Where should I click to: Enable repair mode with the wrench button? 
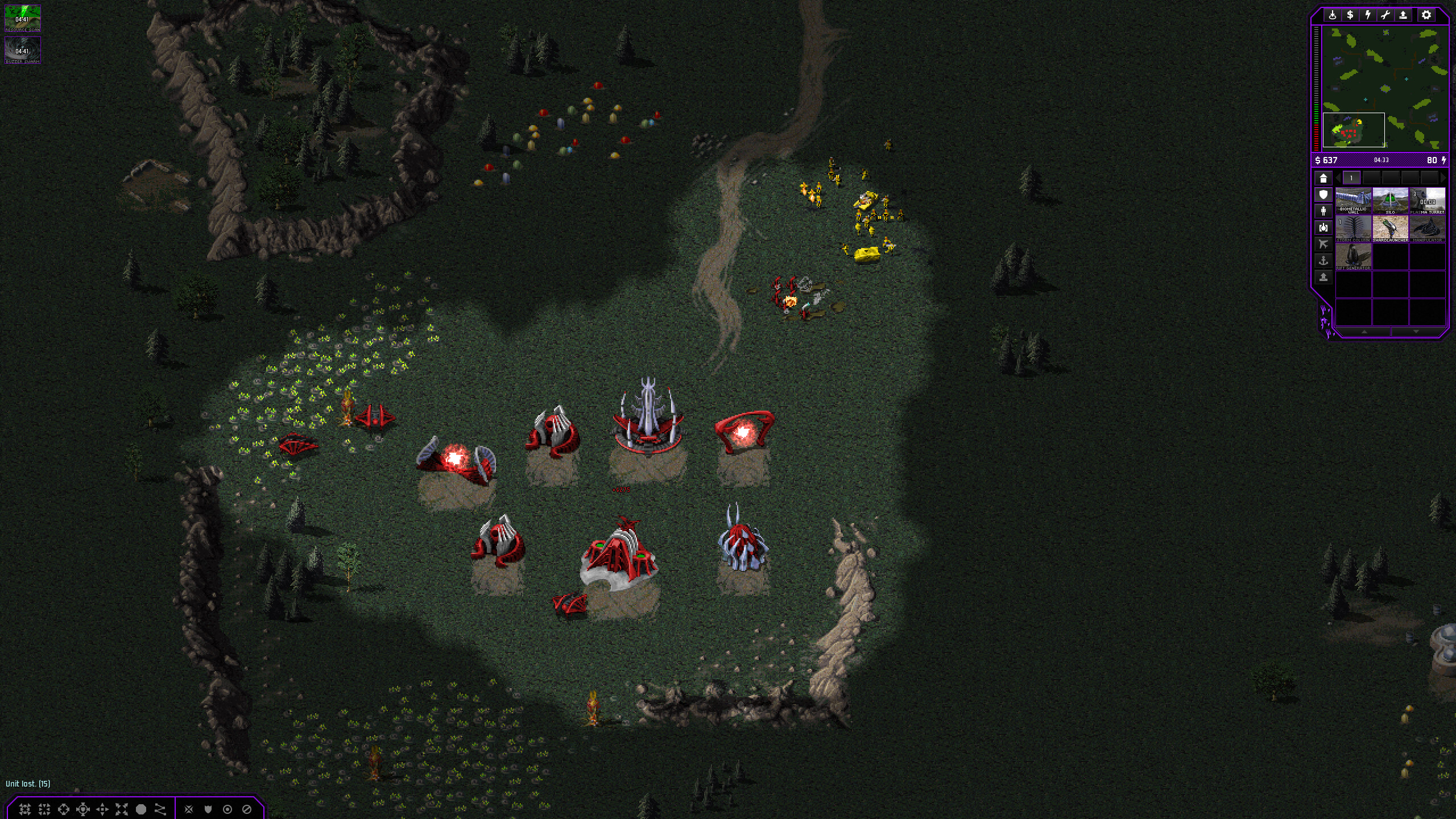(1385, 15)
